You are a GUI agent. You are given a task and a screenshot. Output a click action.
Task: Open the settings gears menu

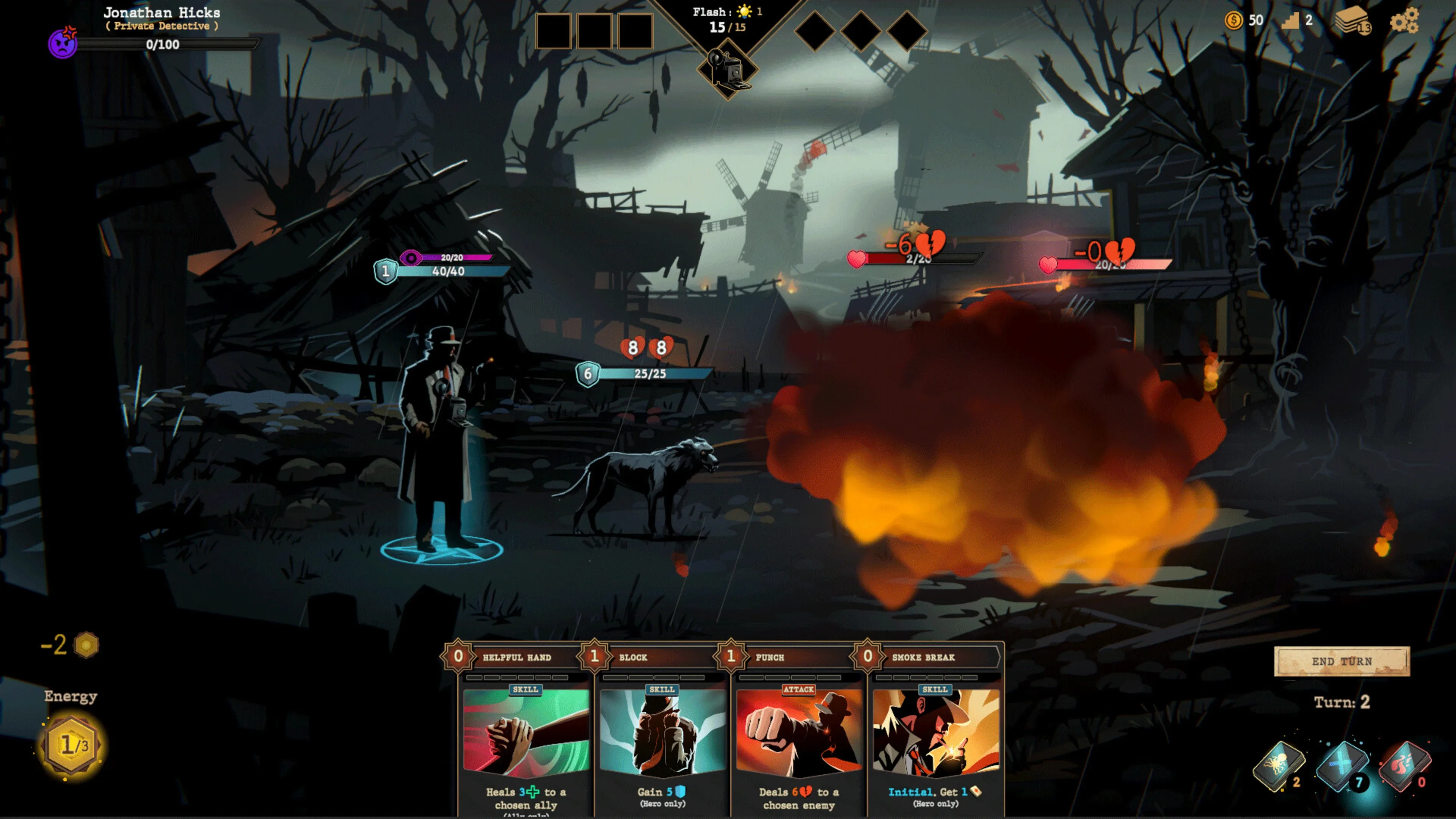(1404, 22)
